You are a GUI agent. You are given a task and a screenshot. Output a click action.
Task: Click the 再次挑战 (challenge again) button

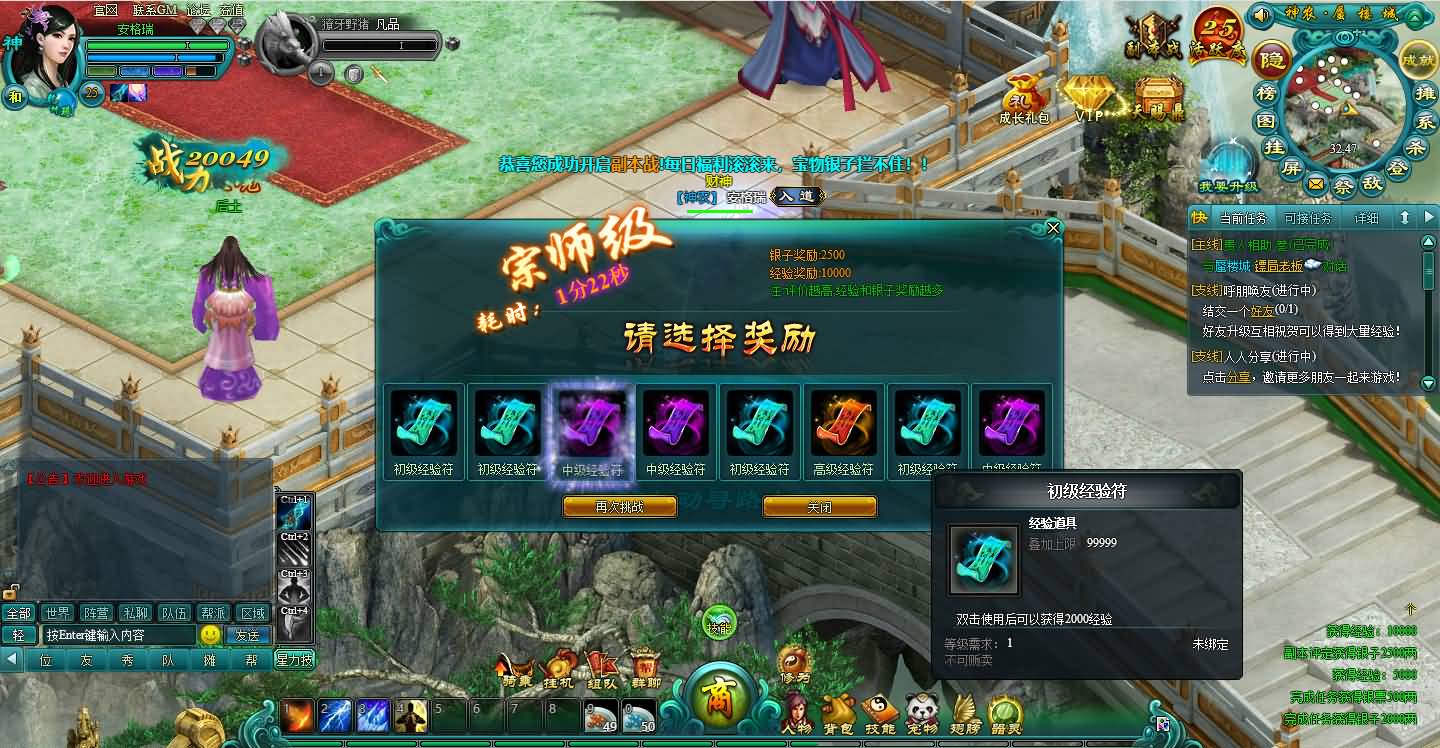pyautogui.click(x=619, y=507)
